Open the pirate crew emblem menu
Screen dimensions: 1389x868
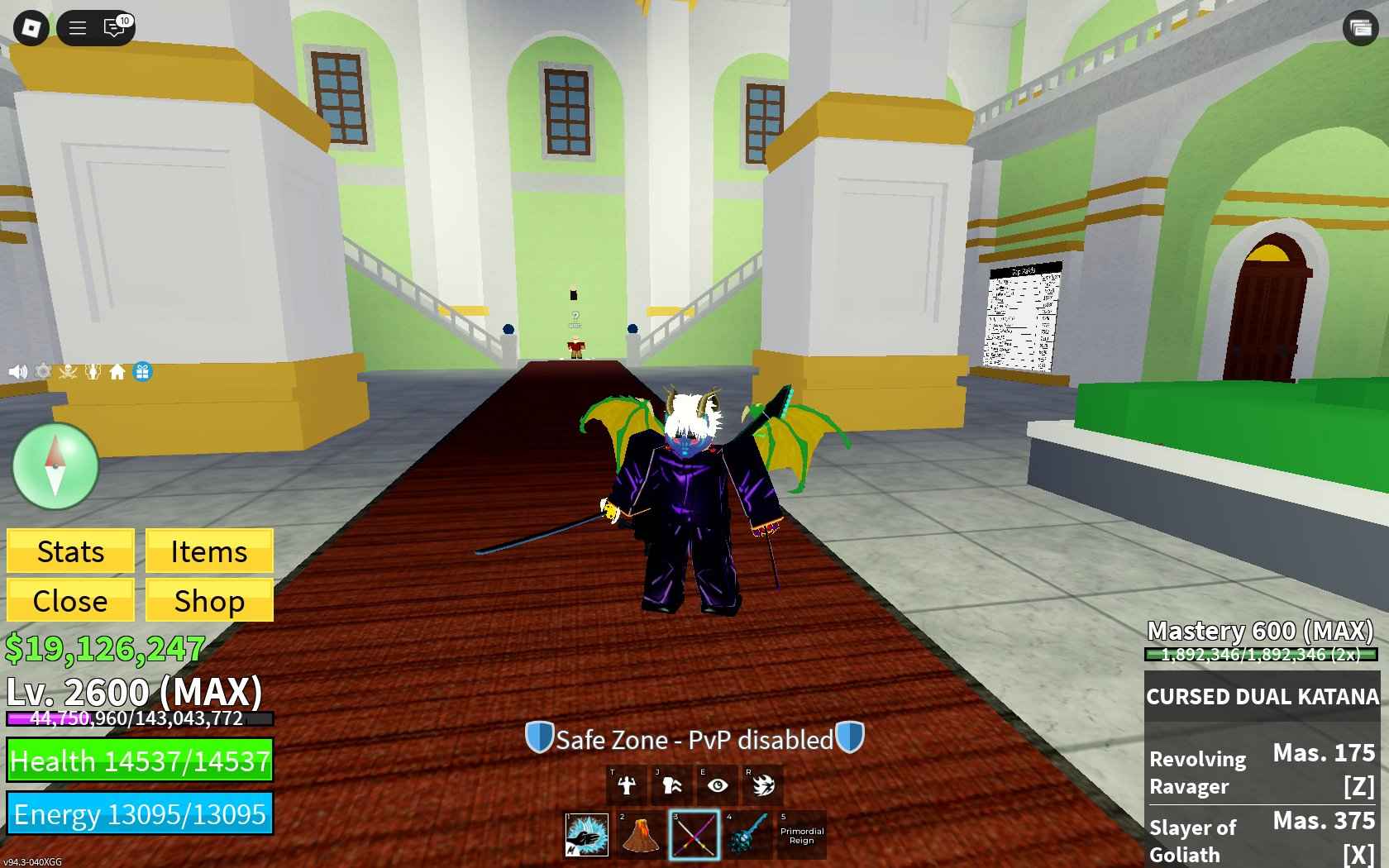pyautogui.click(x=68, y=371)
